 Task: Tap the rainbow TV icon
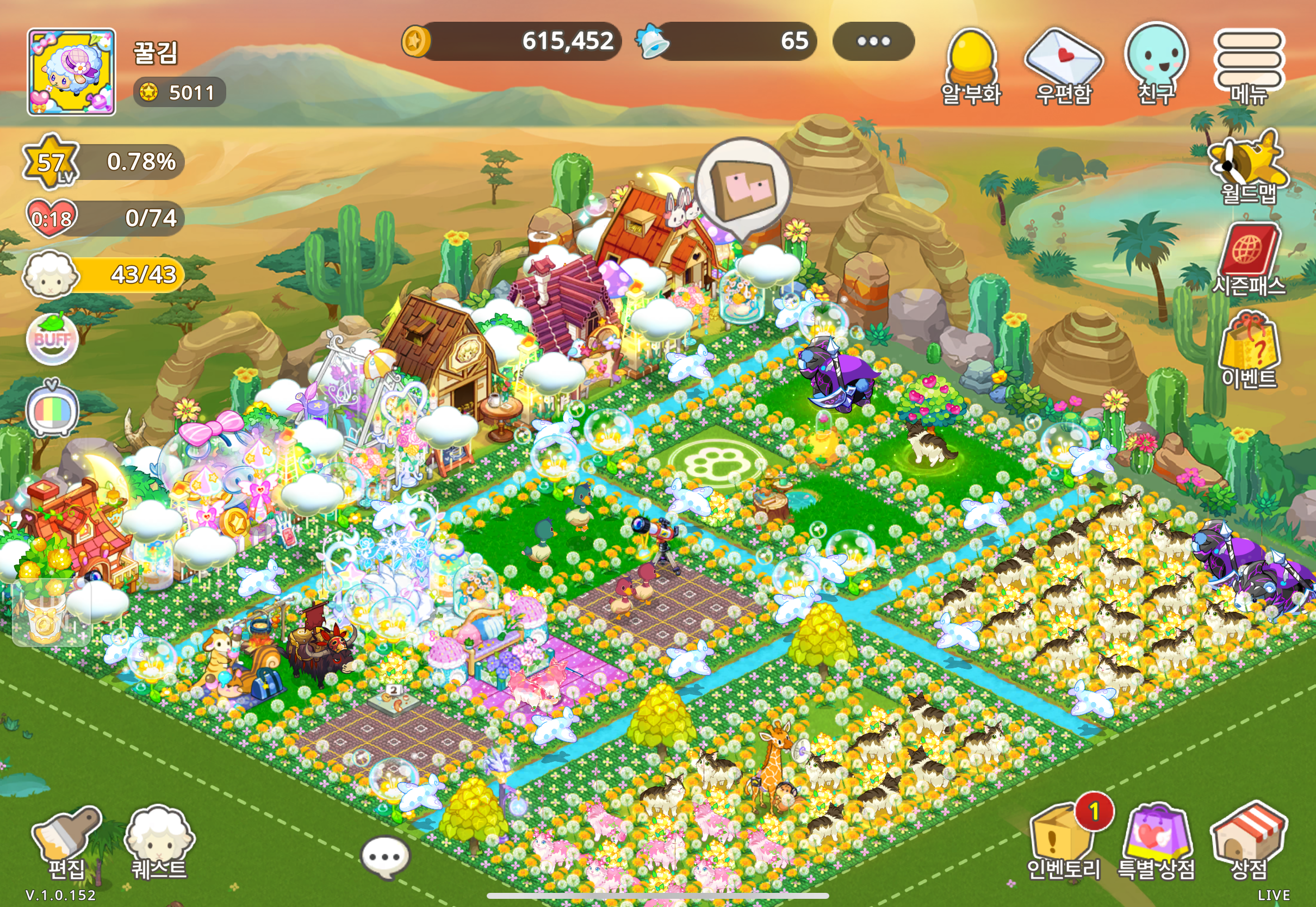pos(52,409)
